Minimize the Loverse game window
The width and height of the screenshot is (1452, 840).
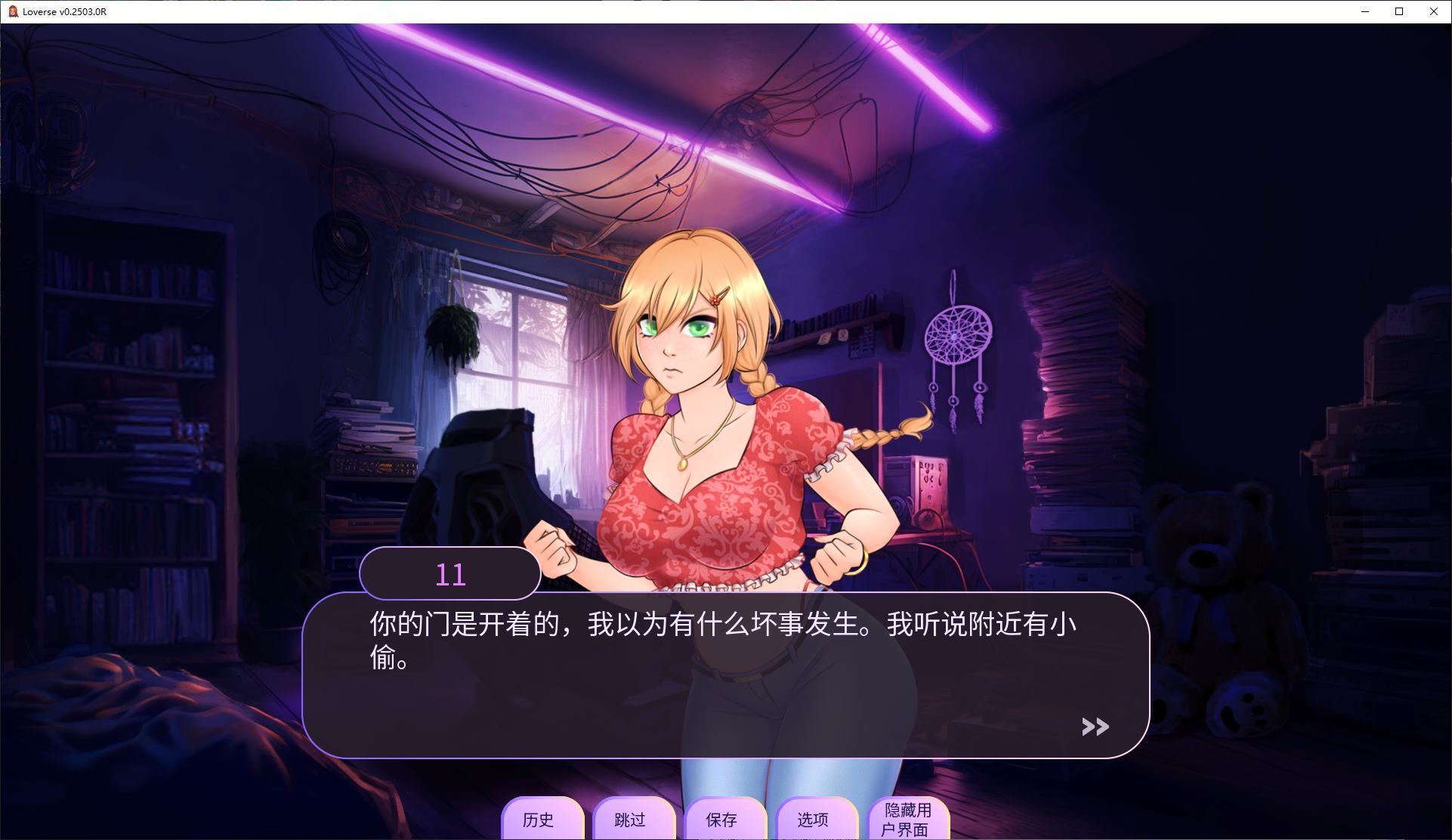1364,11
